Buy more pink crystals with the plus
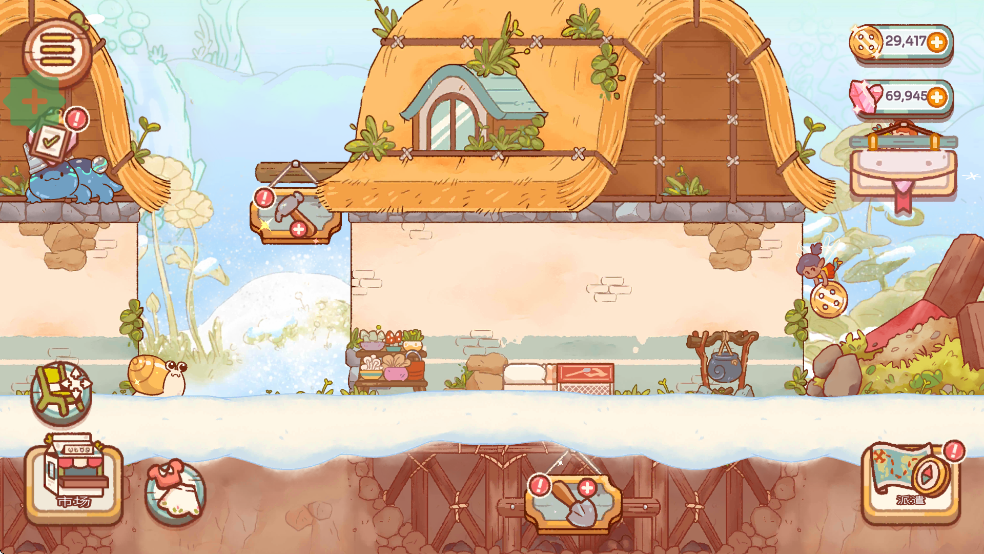 tap(937, 97)
